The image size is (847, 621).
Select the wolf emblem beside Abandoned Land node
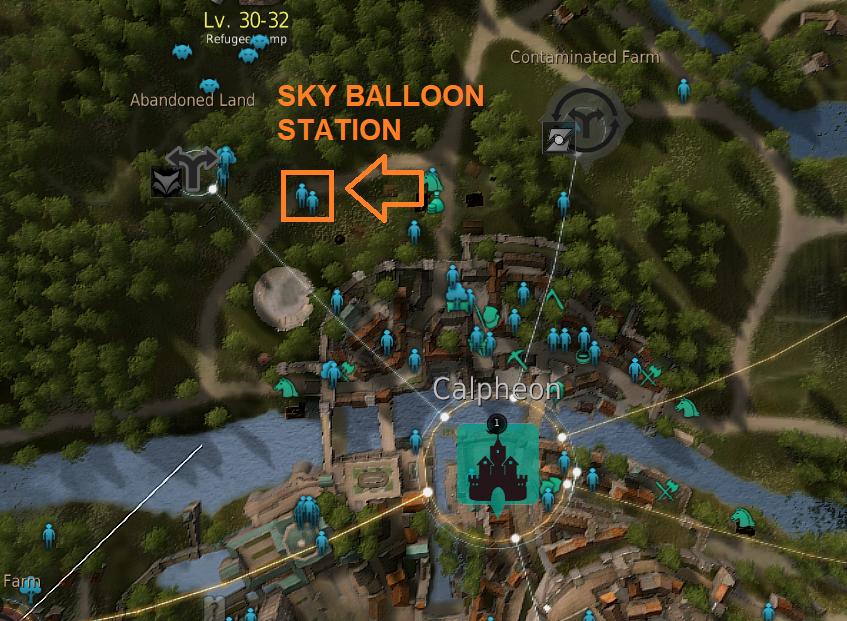point(165,181)
